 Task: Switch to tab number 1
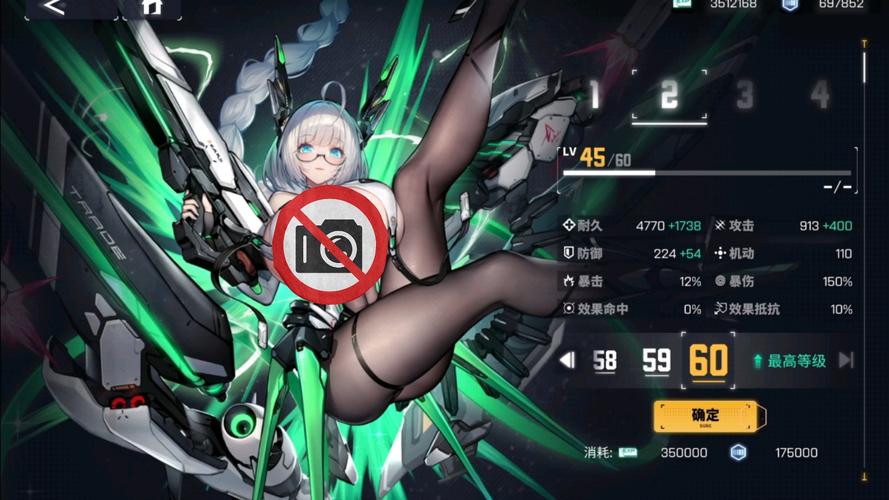coord(595,96)
